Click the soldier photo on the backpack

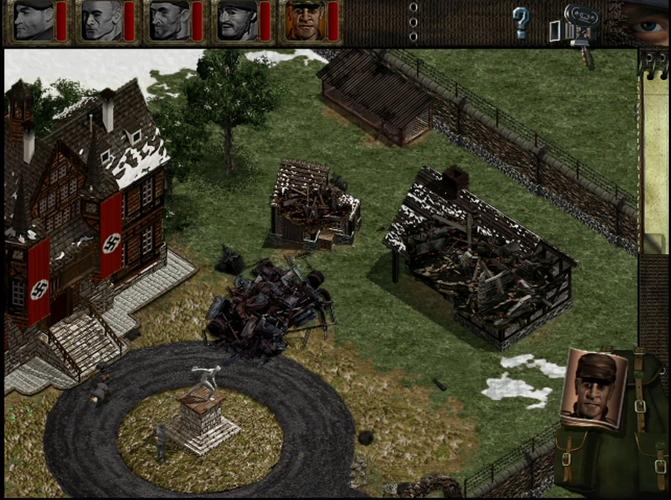pos(595,386)
